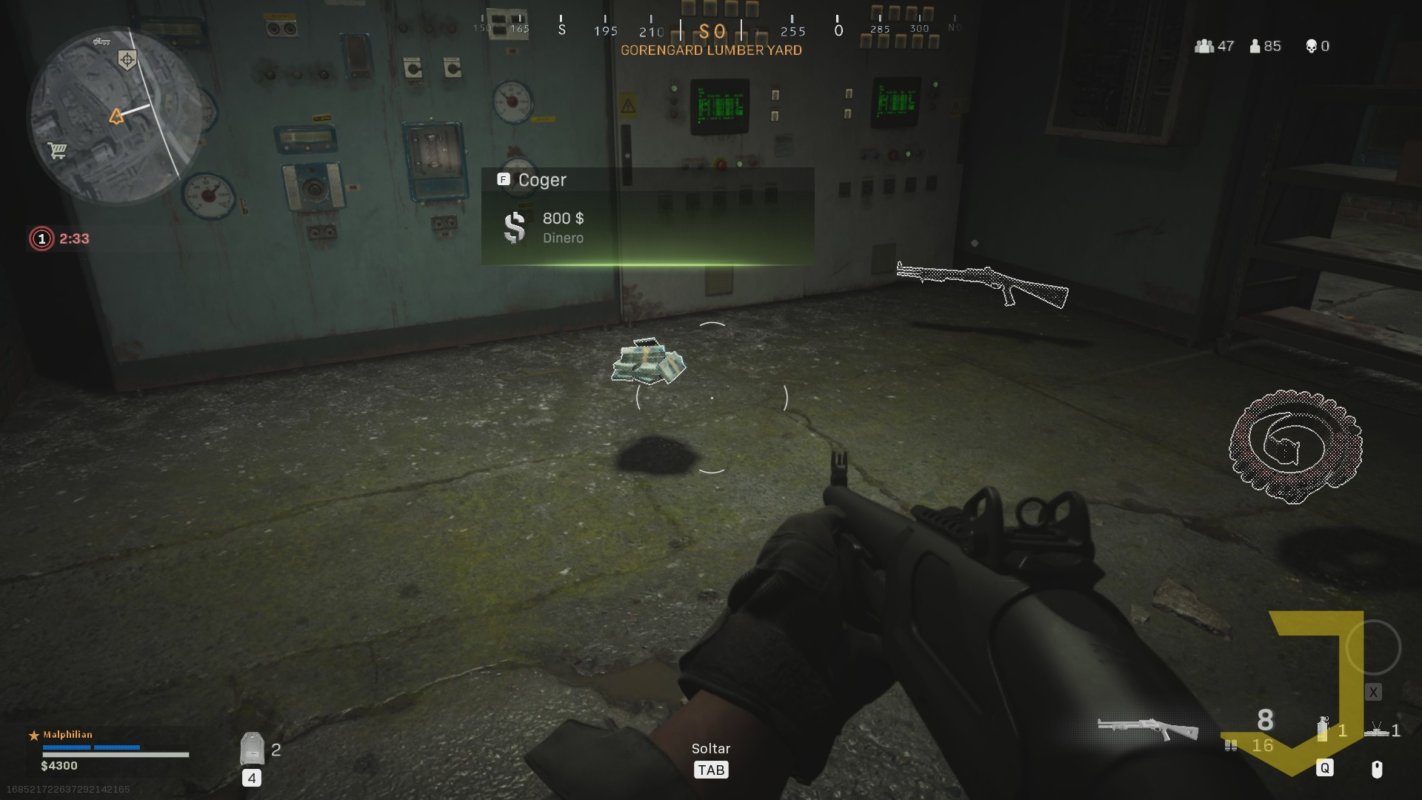Click the Q key prompt badge

(1323, 767)
